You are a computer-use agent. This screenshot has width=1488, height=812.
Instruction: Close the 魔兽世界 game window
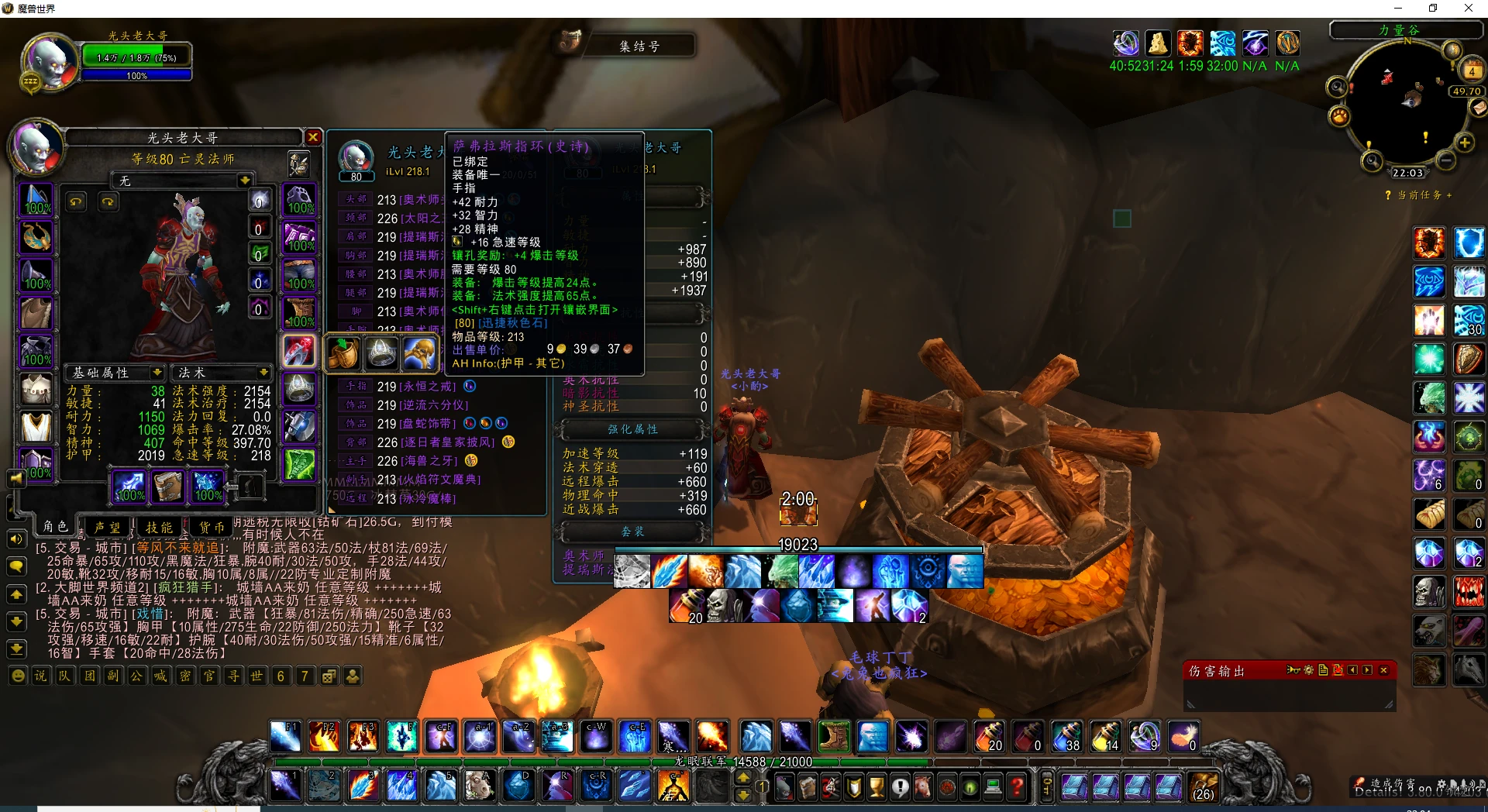point(1468,9)
